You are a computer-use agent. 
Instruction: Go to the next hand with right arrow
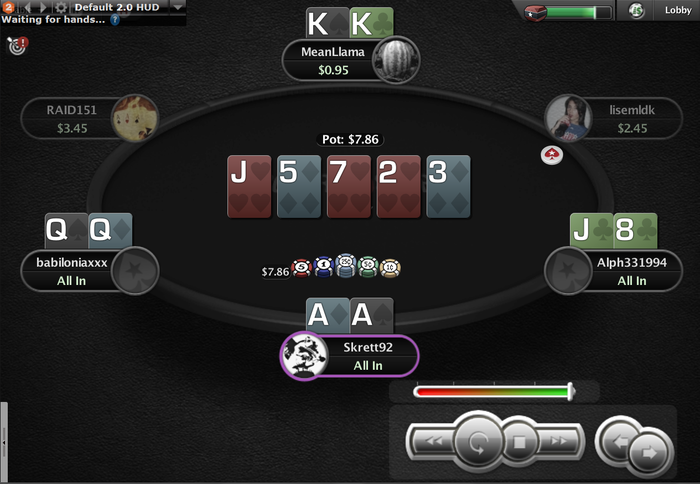coord(645,453)
